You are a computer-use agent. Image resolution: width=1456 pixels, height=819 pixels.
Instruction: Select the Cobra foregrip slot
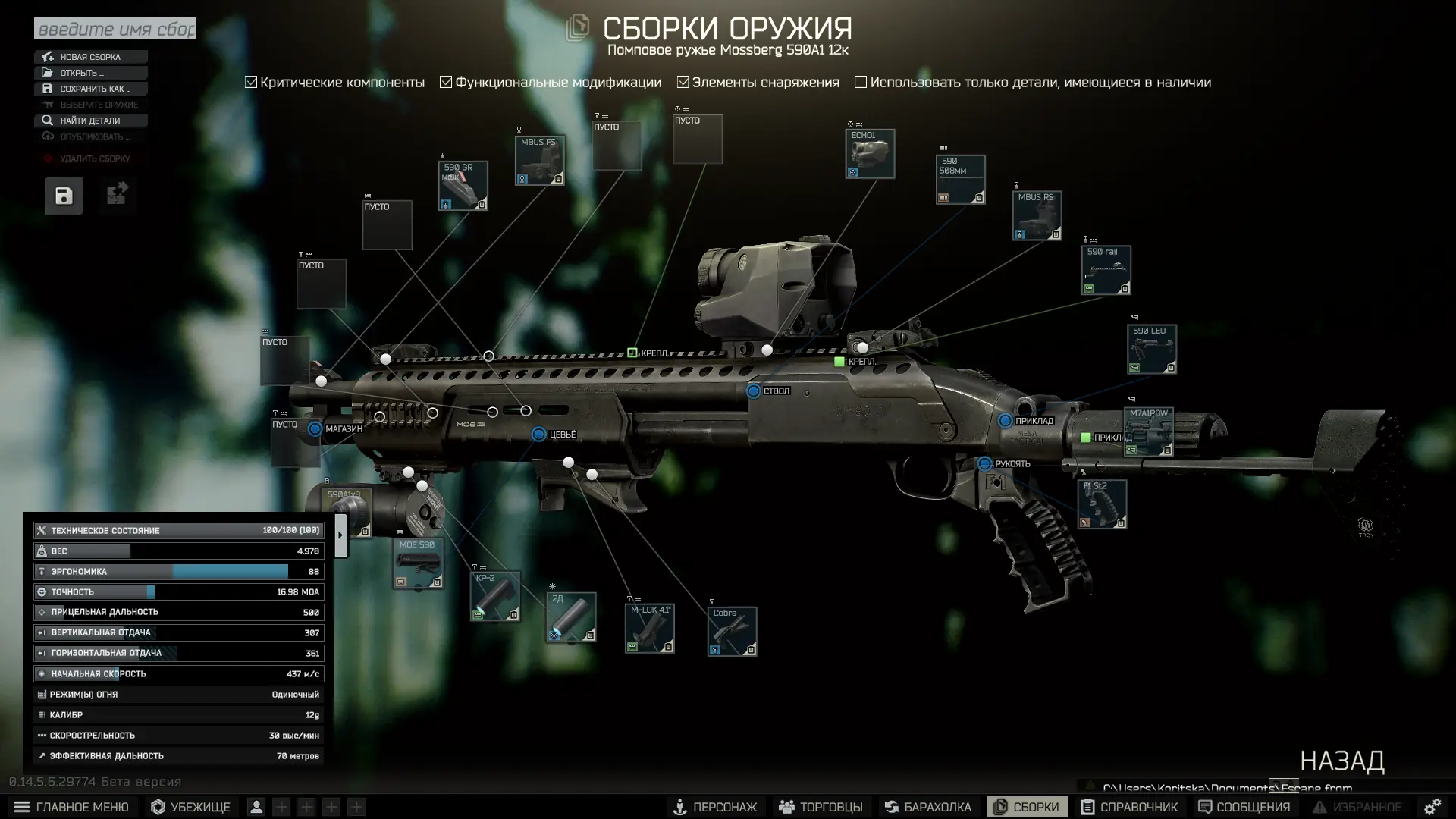coord(732,631)
